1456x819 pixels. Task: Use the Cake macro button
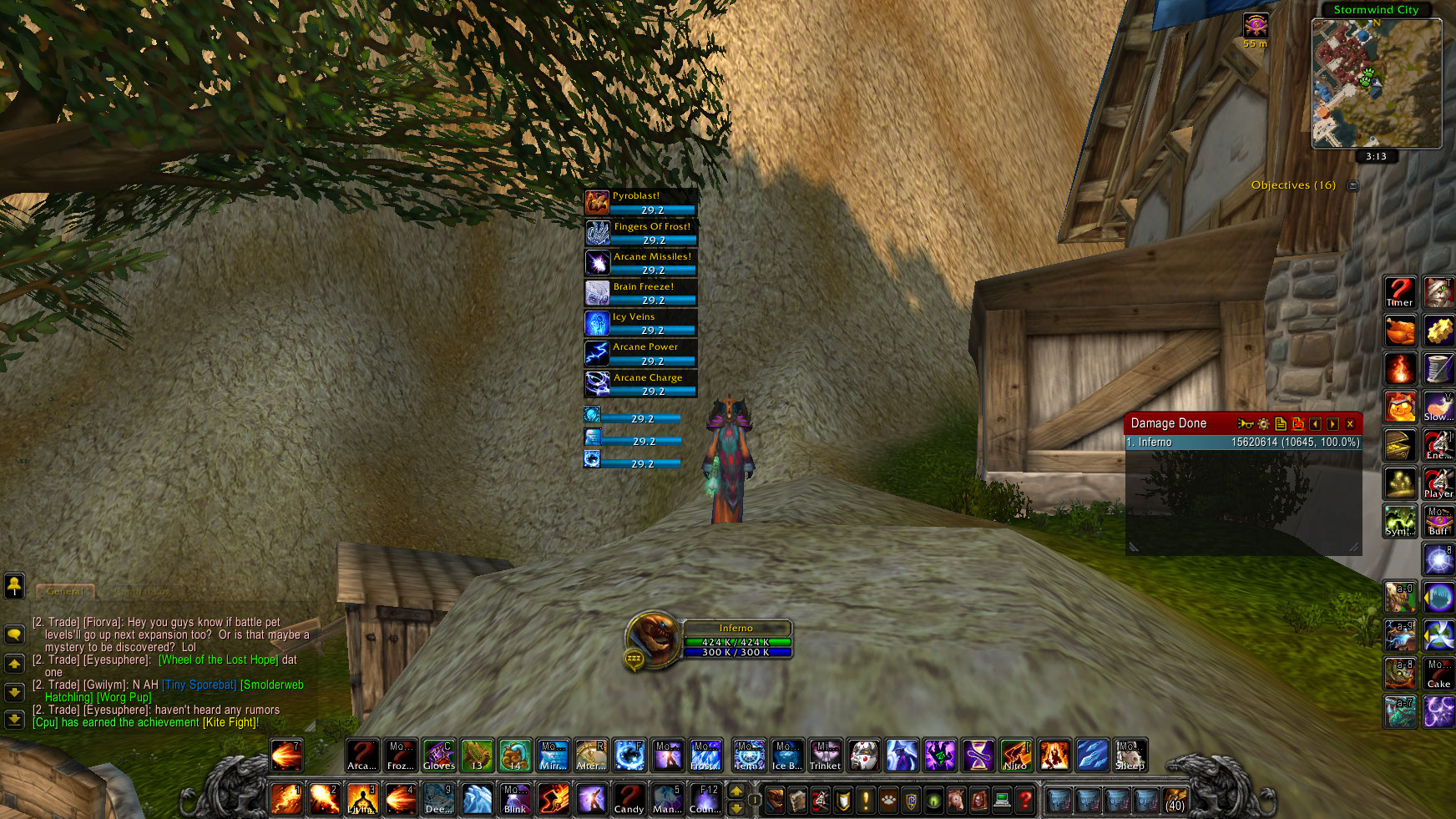click(x=1438, y=674)
